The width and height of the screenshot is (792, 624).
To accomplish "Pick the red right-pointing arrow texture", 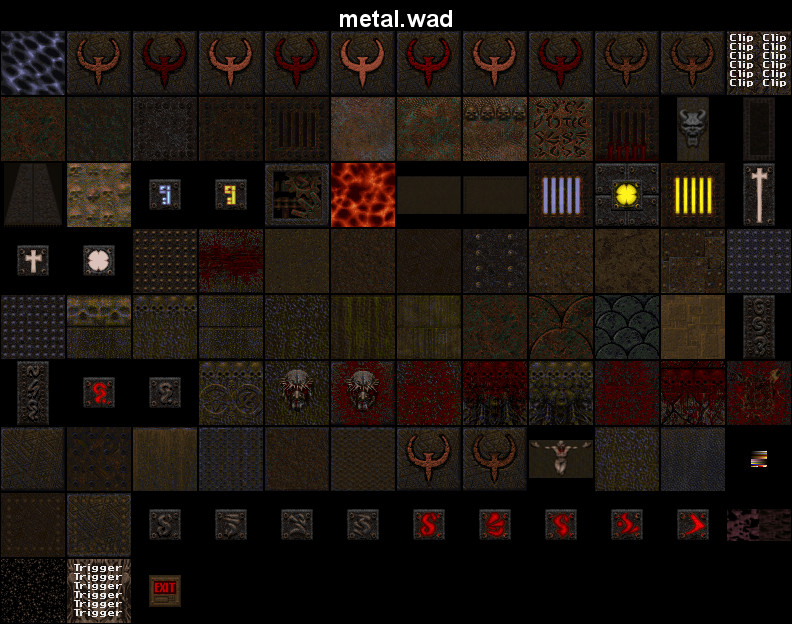I will tap(693, 524).
